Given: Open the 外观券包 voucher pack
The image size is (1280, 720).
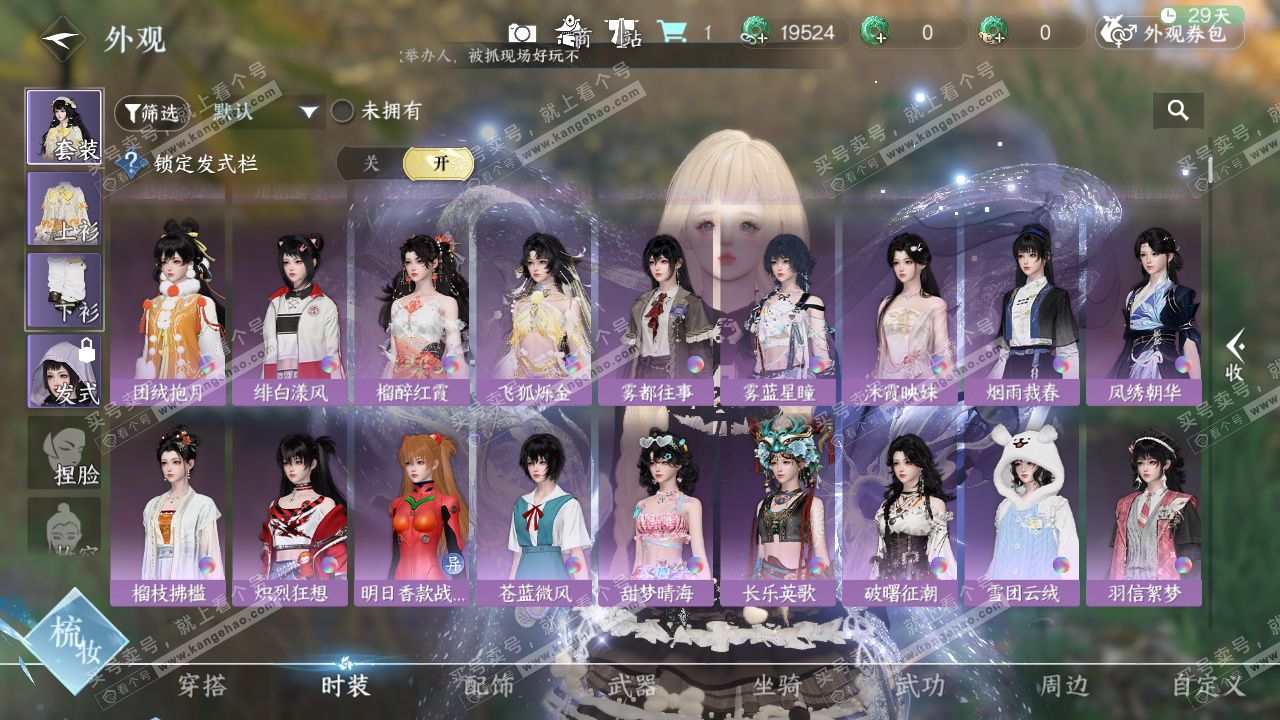Looking at the screenshot, I should [x=1170, y=34].
